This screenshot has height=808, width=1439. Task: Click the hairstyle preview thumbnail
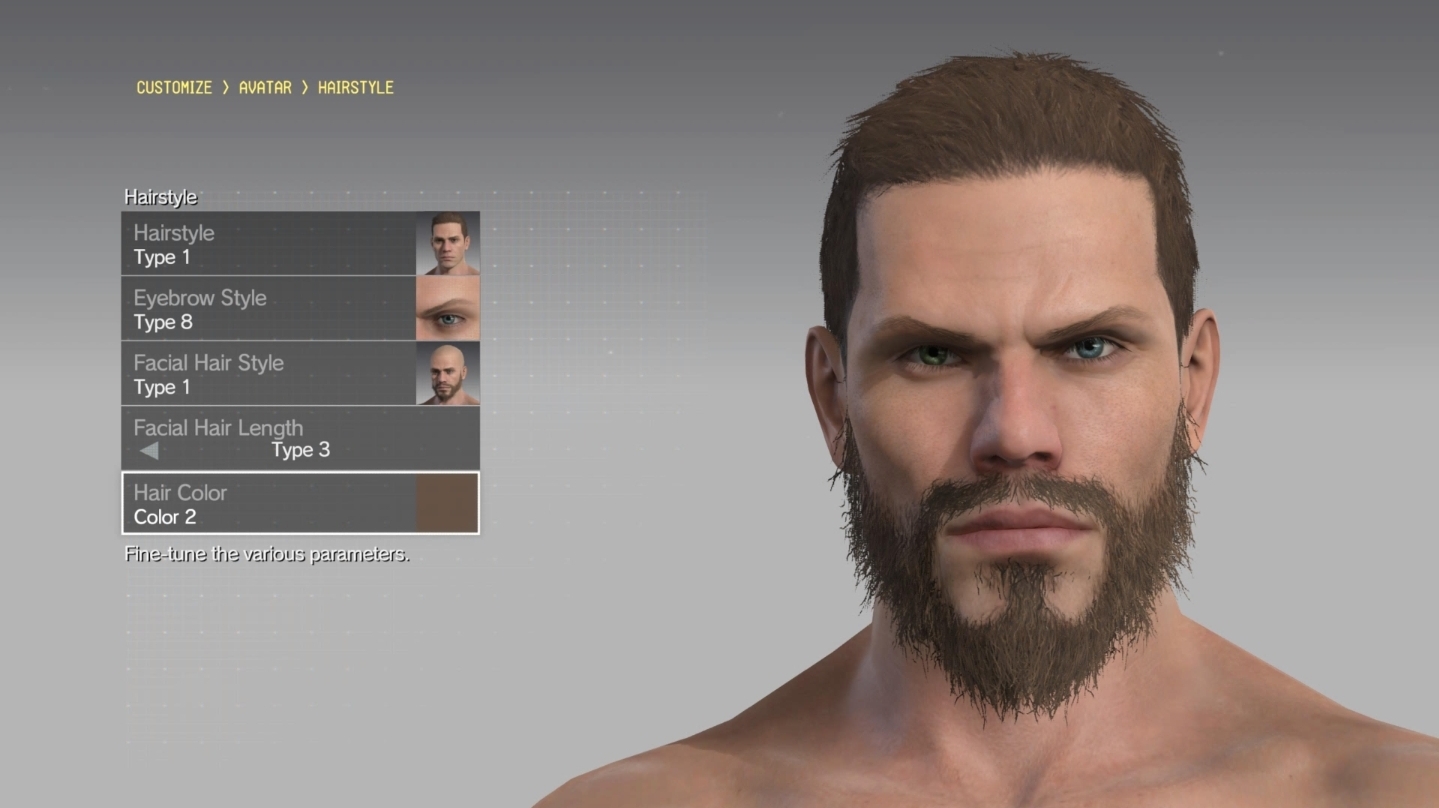pos(448,244)
